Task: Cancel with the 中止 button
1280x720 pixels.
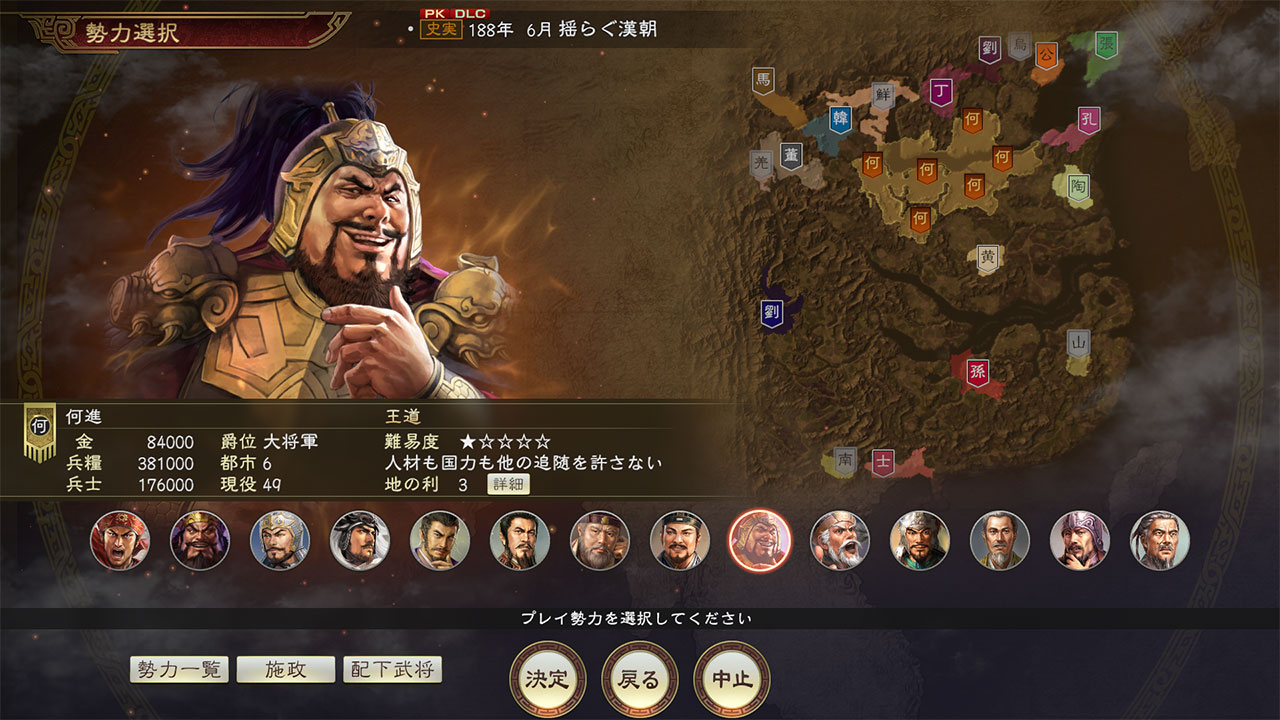Action: point(731,679)
